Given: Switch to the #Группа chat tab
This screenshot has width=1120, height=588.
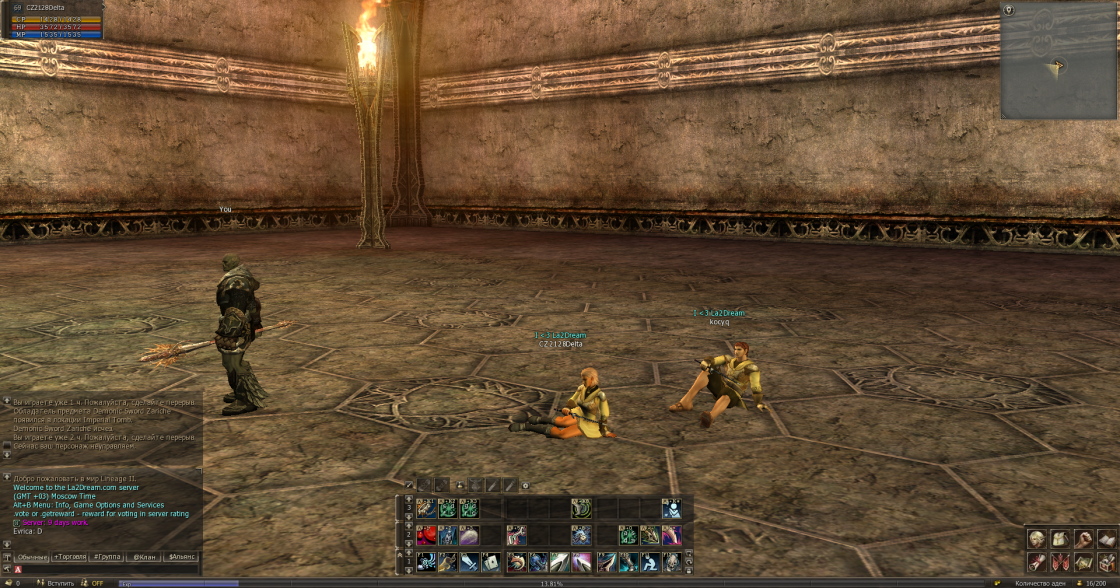Looking at the screenshot, I should coord(108,556).
